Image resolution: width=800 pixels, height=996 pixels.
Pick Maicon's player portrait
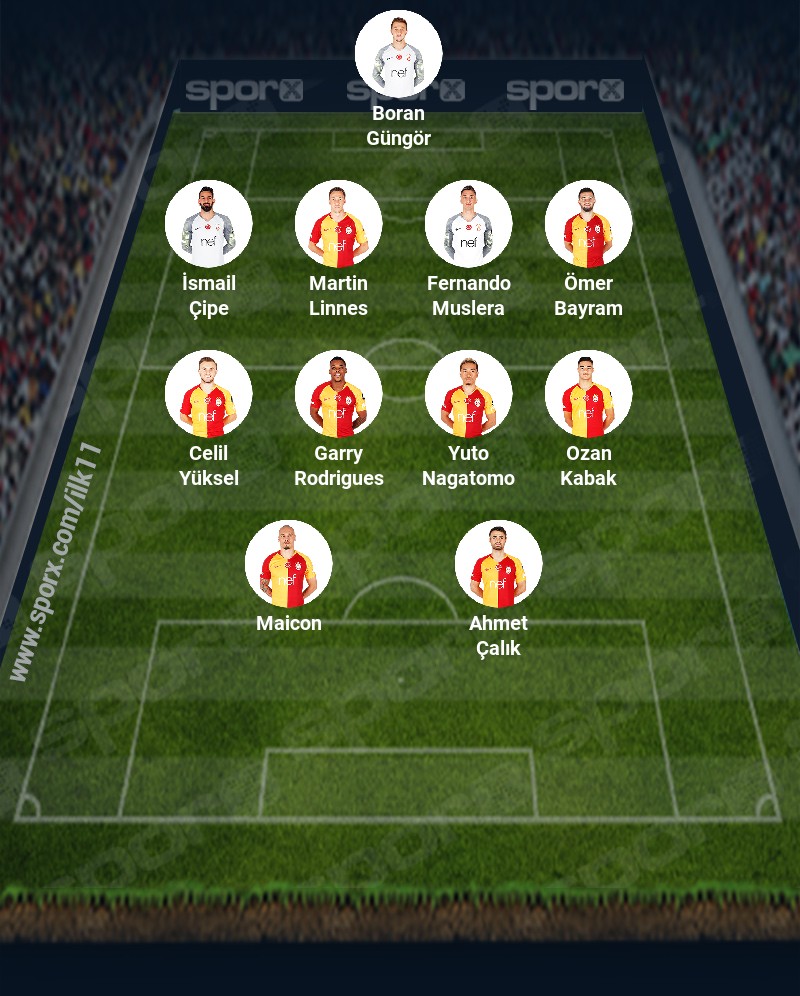point(288,564)
